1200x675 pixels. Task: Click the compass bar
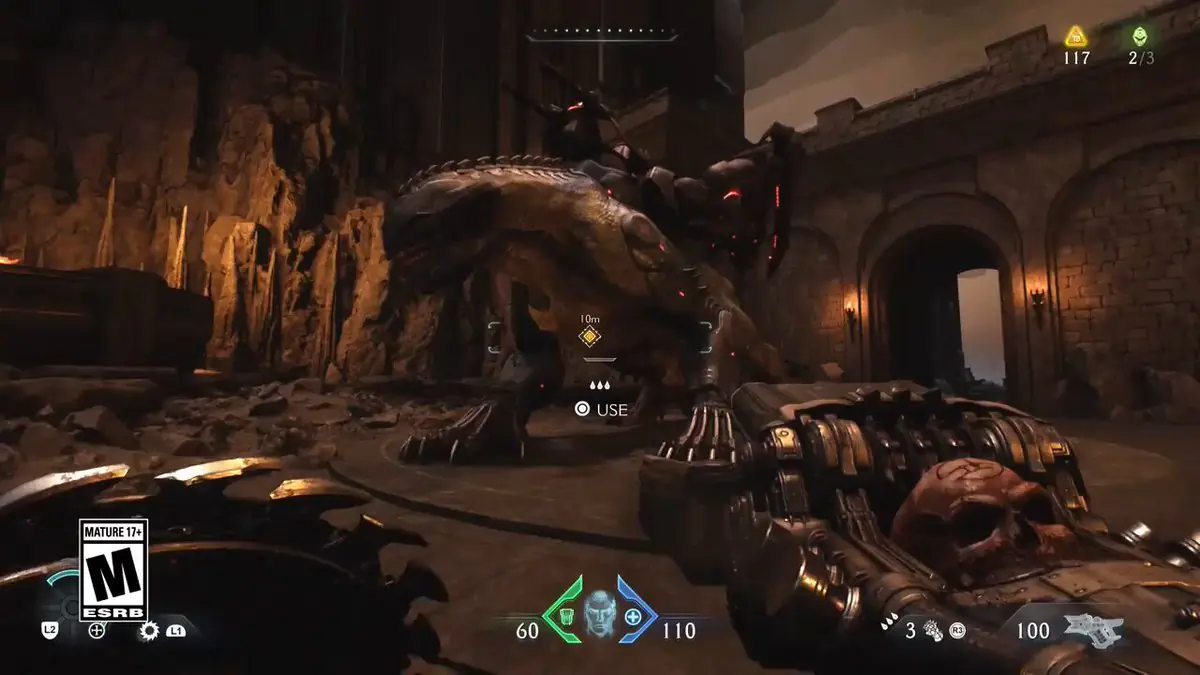[x=601, y=36]
